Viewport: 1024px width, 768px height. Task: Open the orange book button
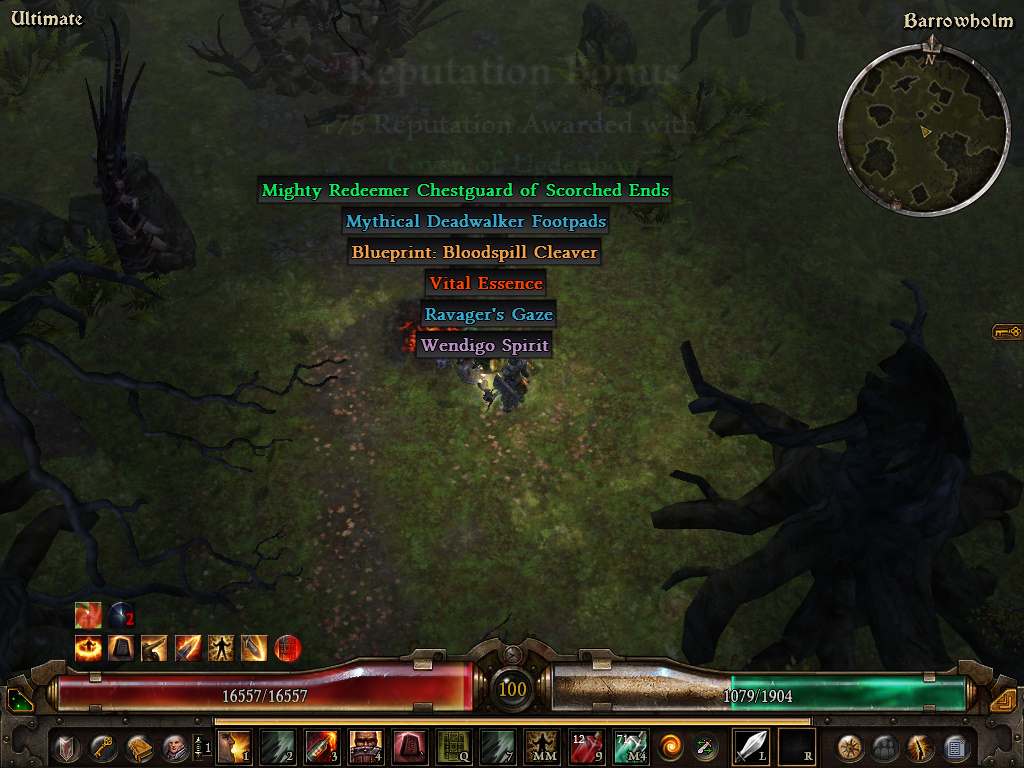click(138, 746)
